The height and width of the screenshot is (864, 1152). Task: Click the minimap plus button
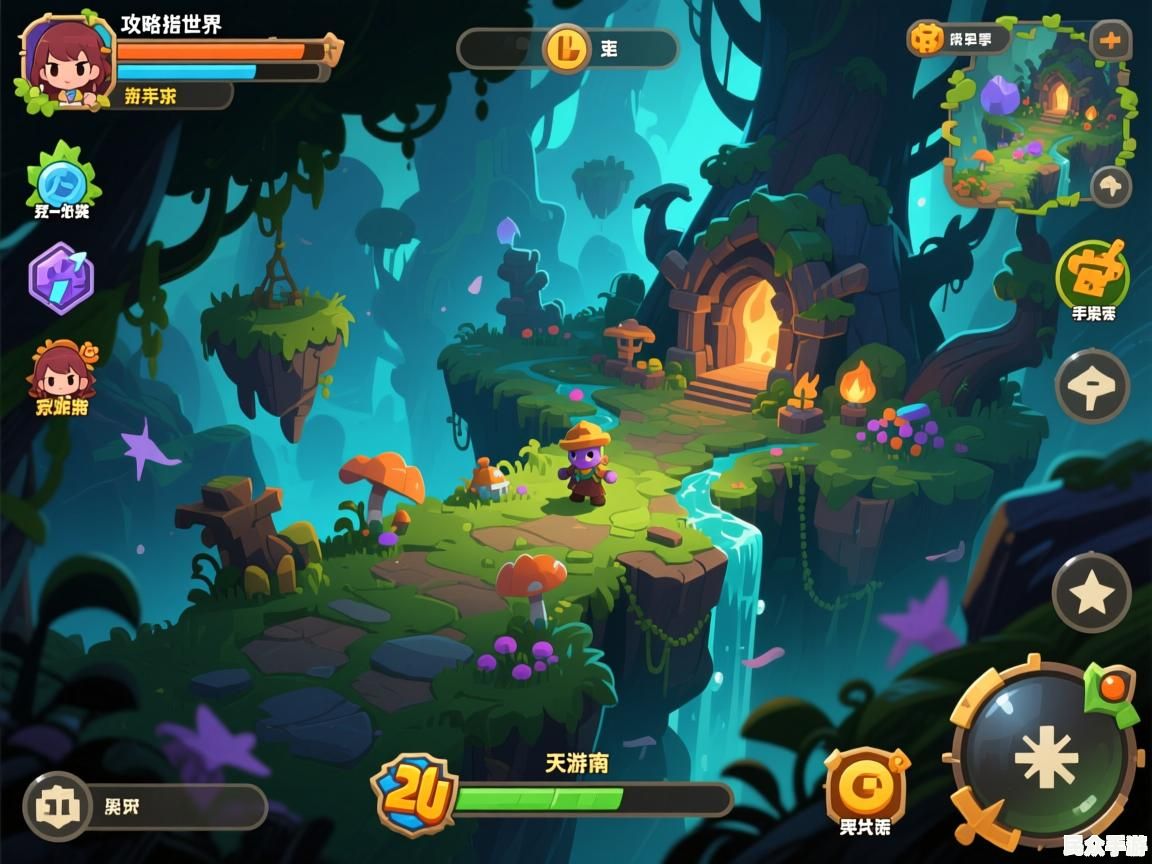tap(1110, 42)
